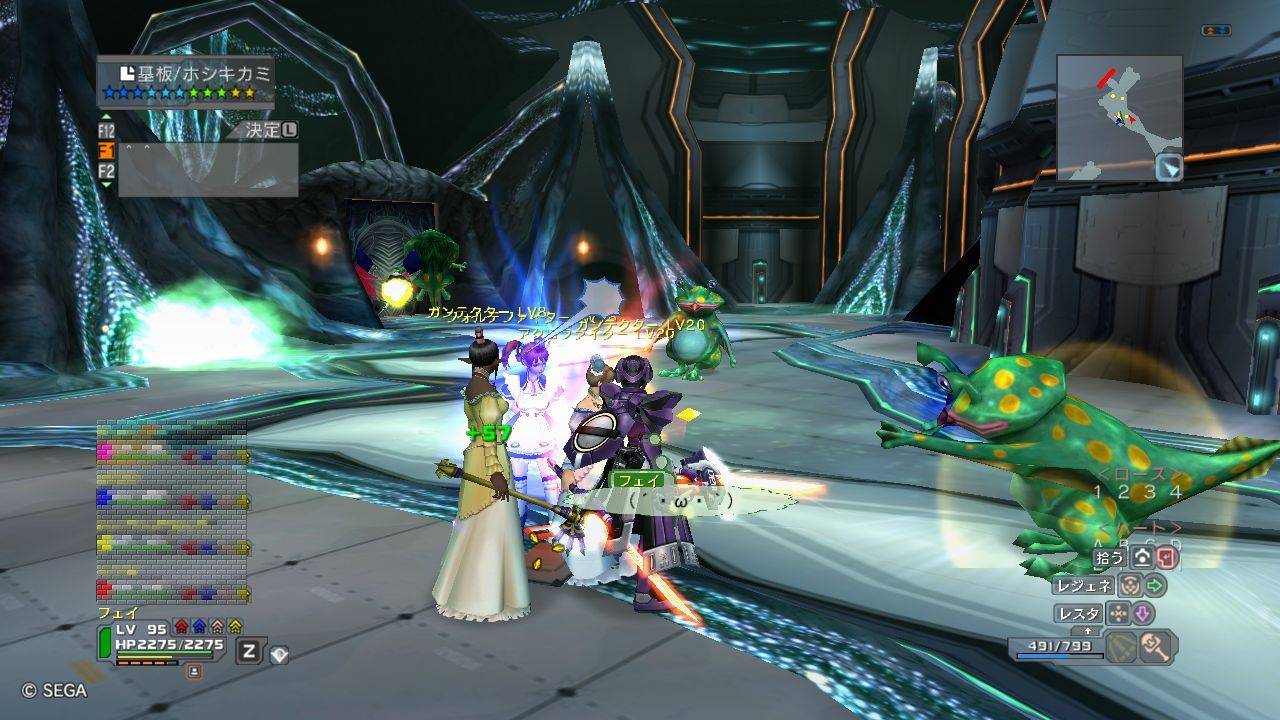Select the wand weapon slot

pos(1157,647)
